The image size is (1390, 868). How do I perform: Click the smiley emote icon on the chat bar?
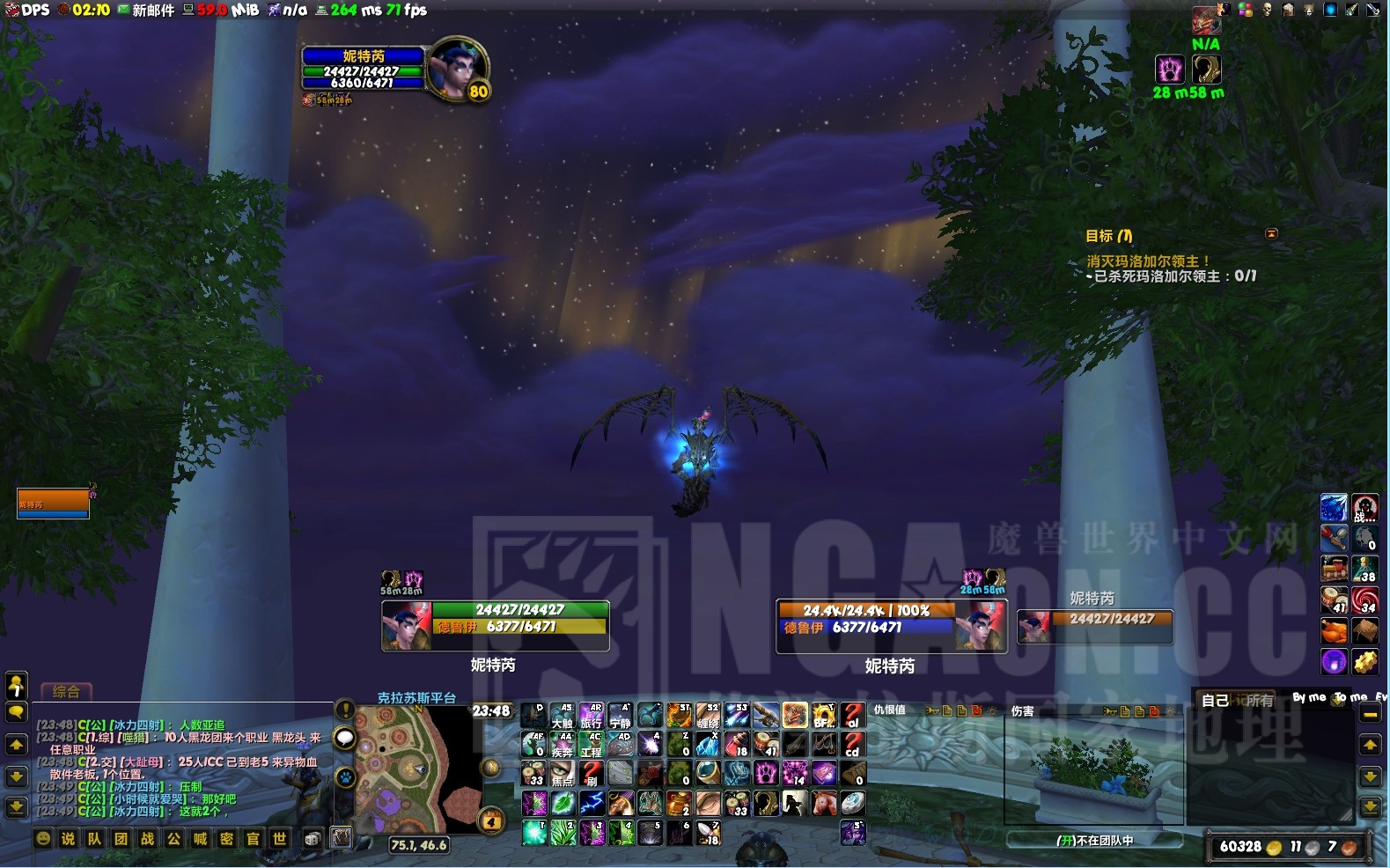(44, 839)
